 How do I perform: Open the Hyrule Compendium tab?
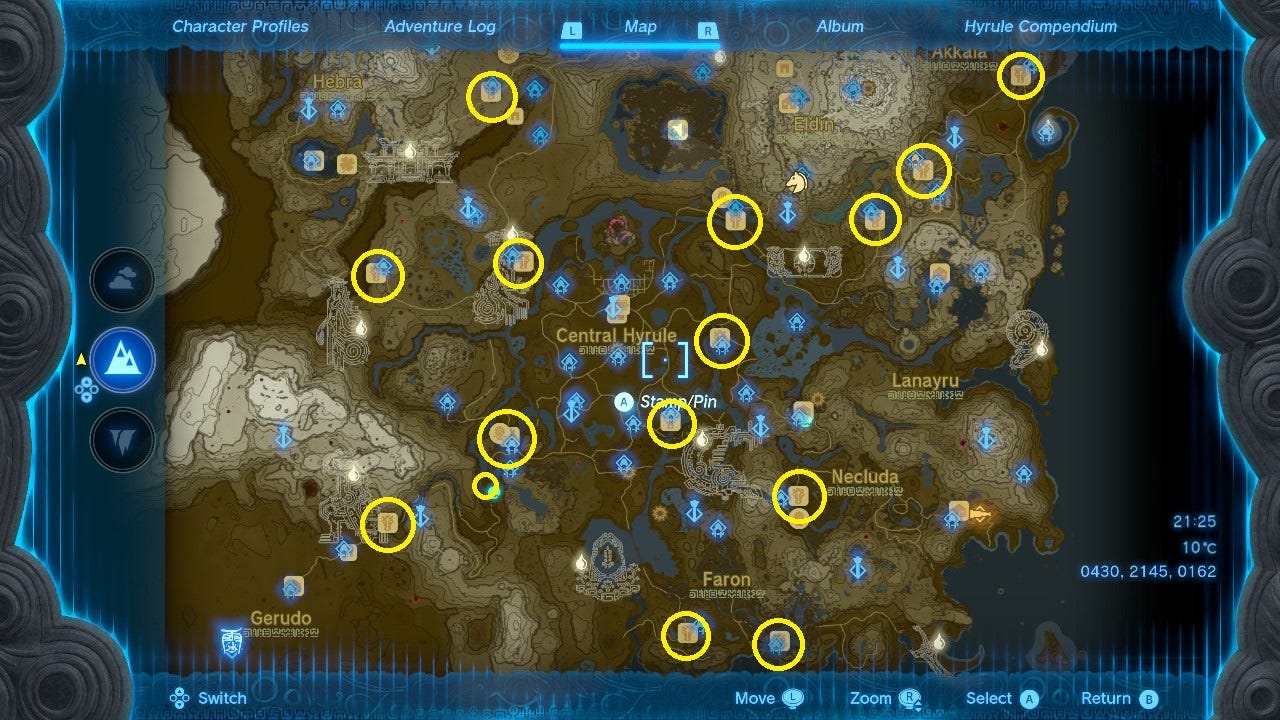(1040, 27)
